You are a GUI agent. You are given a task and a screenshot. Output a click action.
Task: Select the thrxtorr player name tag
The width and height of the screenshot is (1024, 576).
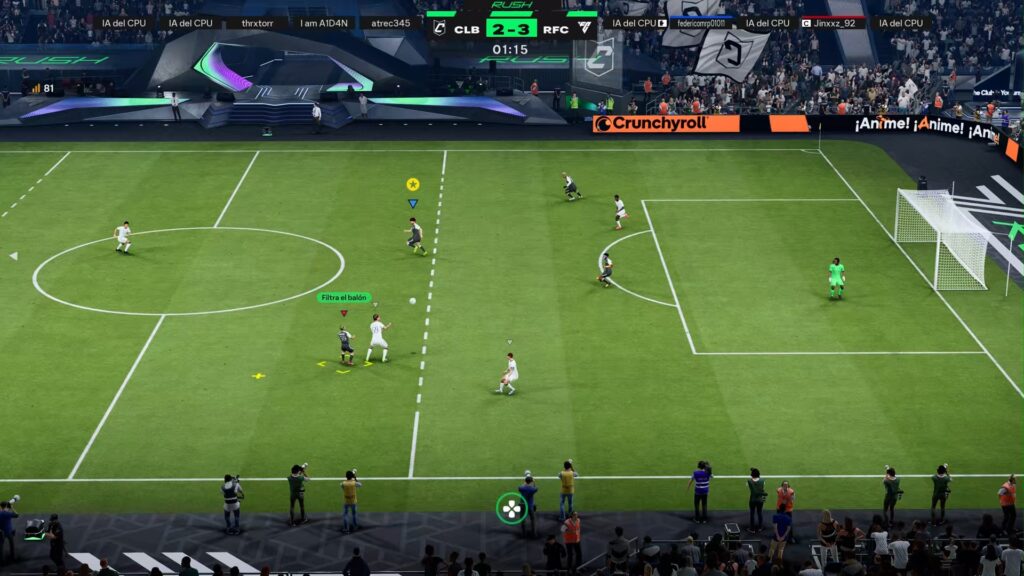coord(257,23)
